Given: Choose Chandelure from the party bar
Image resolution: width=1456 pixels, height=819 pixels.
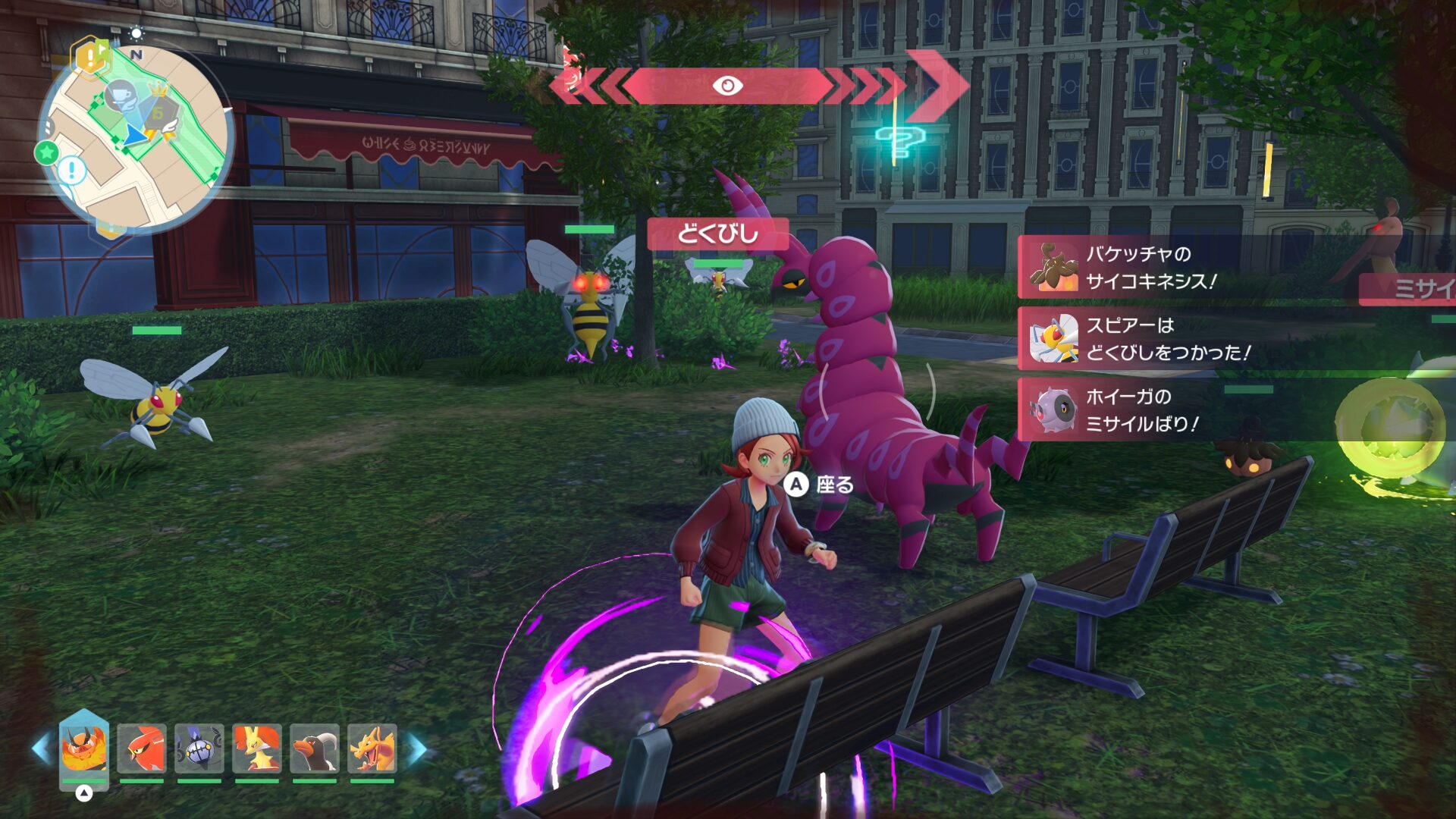Looking at the screenshot, I should click(199, 748).
